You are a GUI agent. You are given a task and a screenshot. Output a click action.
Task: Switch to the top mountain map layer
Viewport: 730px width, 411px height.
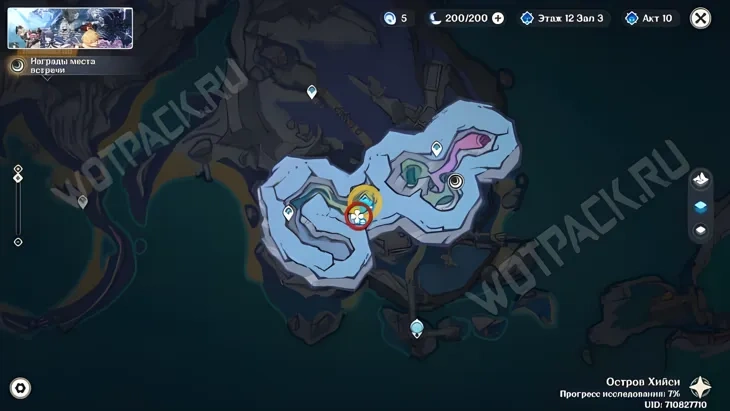point(701,179)
